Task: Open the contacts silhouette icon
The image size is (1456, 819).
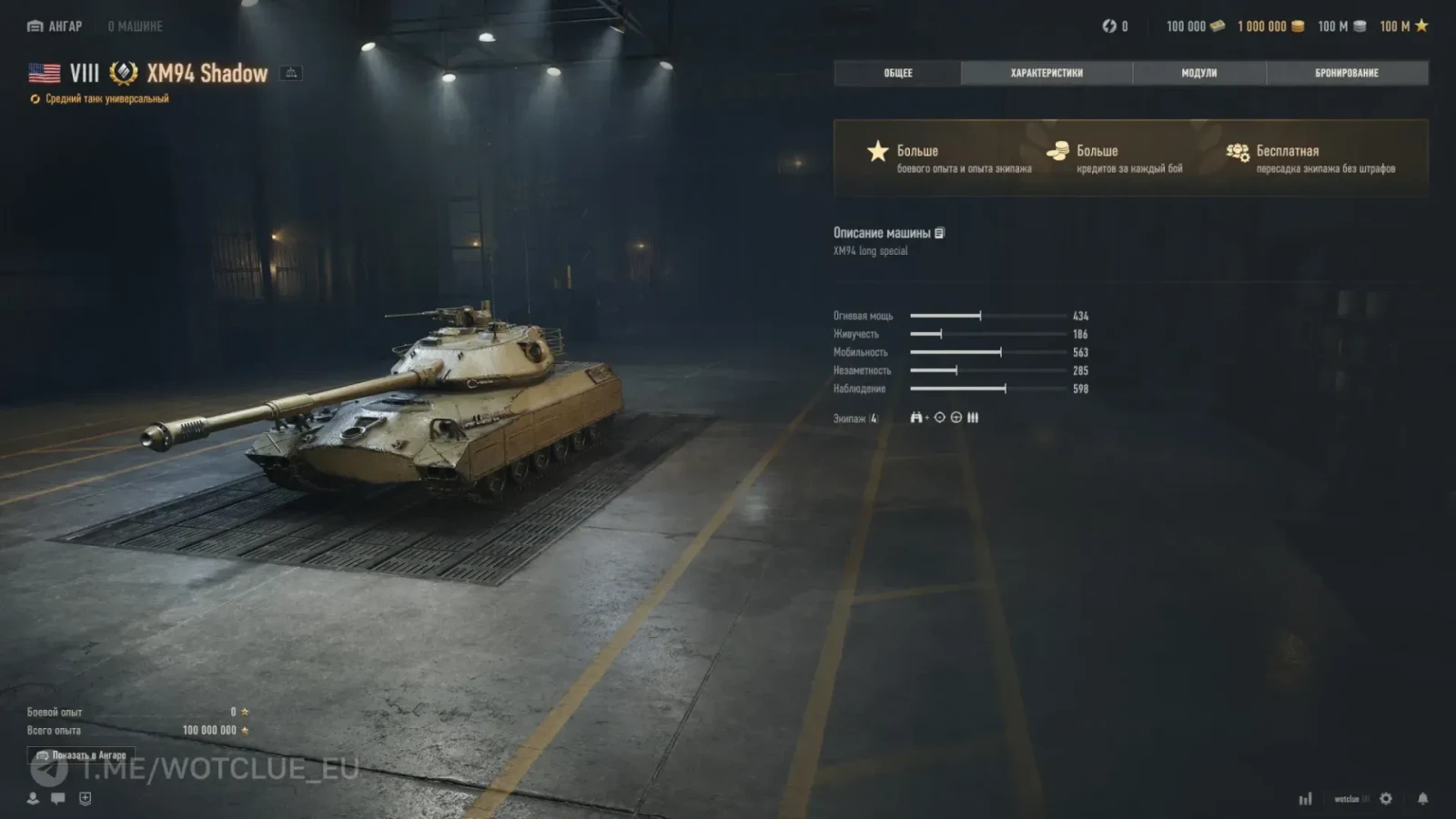Action: [x=33, y=798]
